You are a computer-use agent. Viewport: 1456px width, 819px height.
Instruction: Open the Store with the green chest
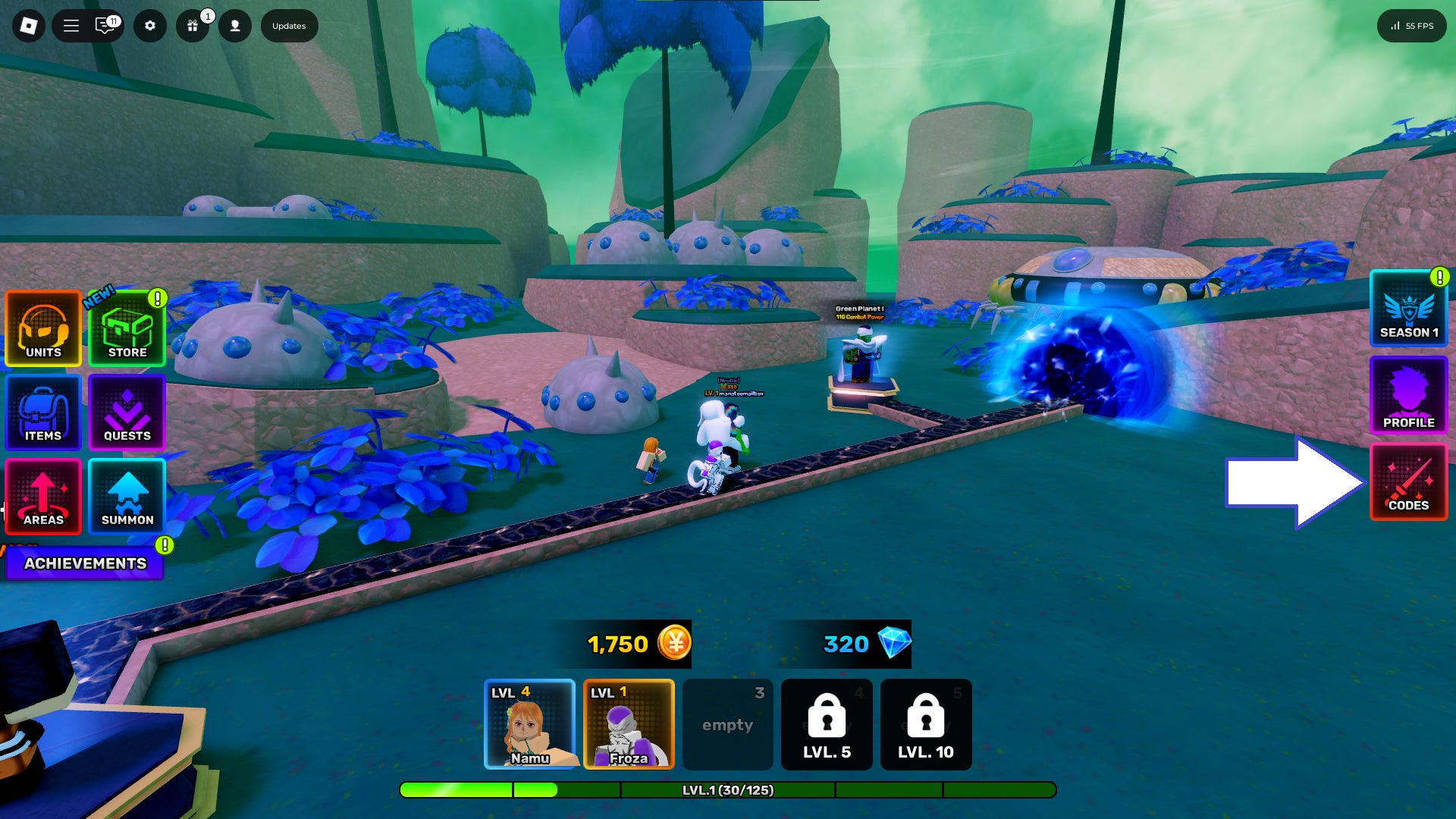pyautogui.click(x=127, y=329)
